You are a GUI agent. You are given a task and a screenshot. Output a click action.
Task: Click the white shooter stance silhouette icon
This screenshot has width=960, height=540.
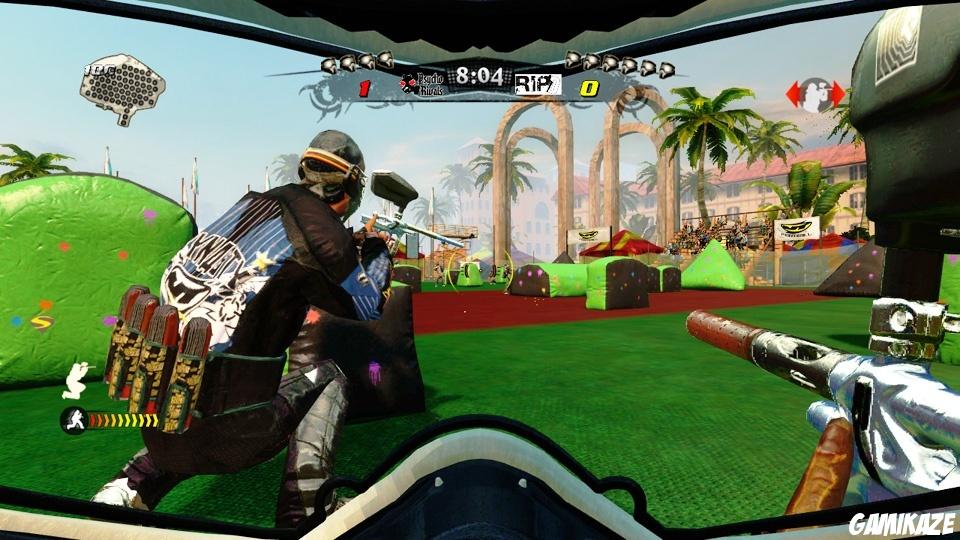pyautogui.click(x=78, y=378)
